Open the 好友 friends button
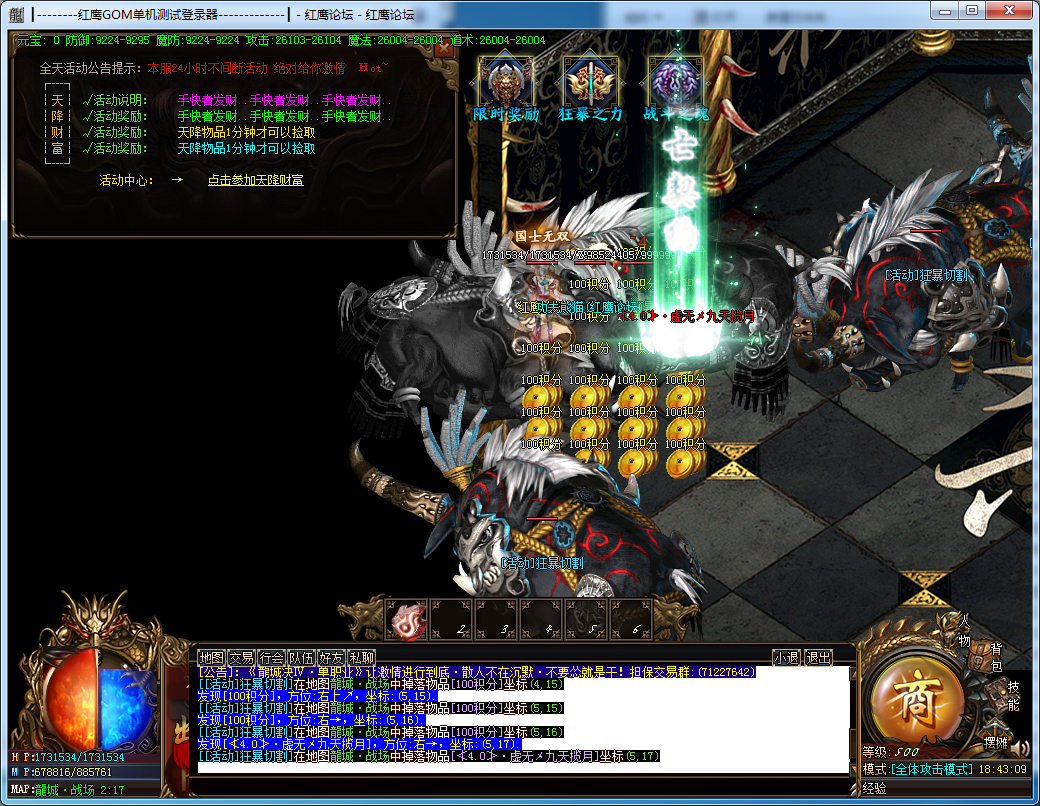Screen dimensions: 1040x806 [x=332, y=658]
